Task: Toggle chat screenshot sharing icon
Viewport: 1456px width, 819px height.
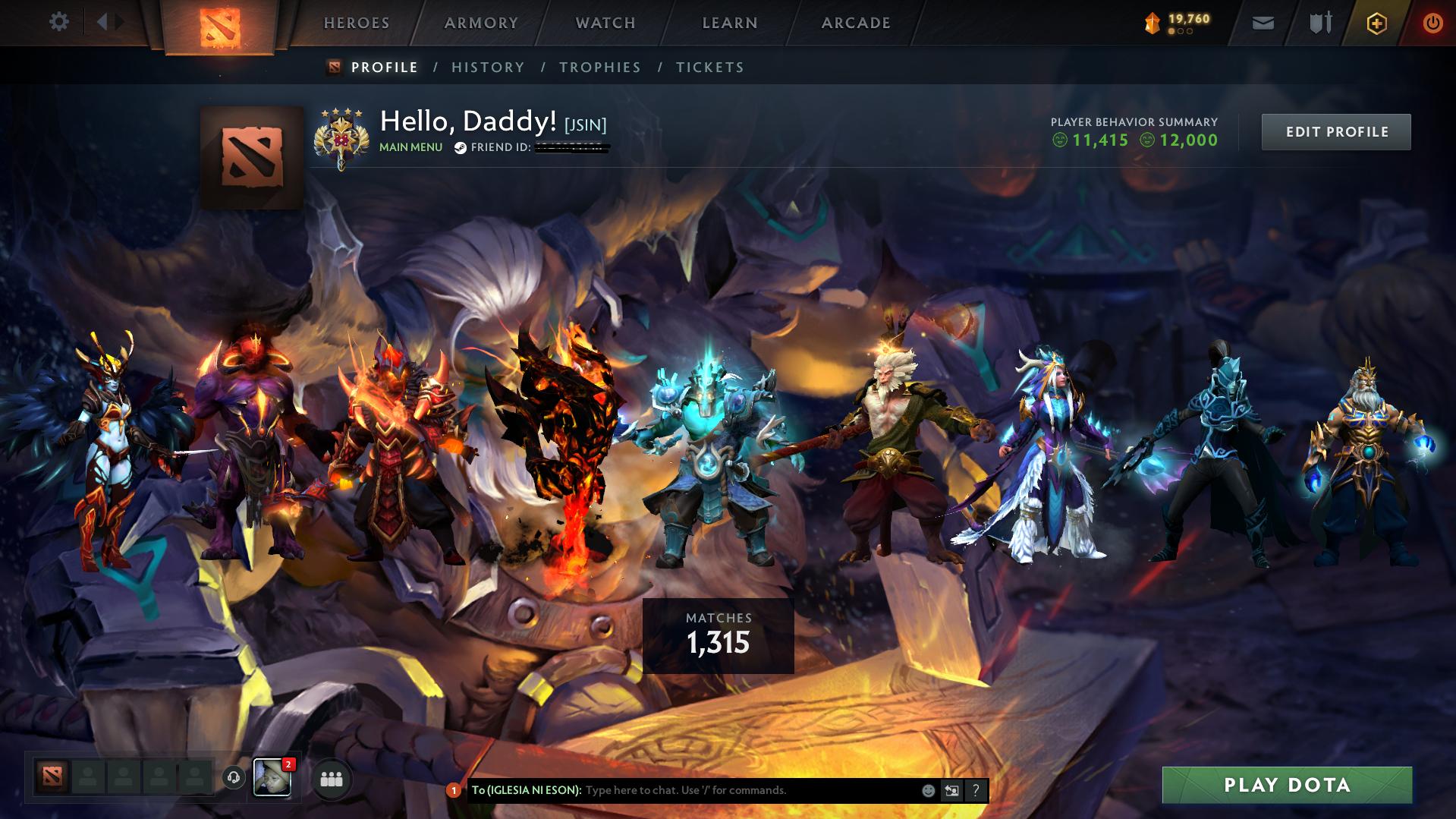Action: coord(951,790)
